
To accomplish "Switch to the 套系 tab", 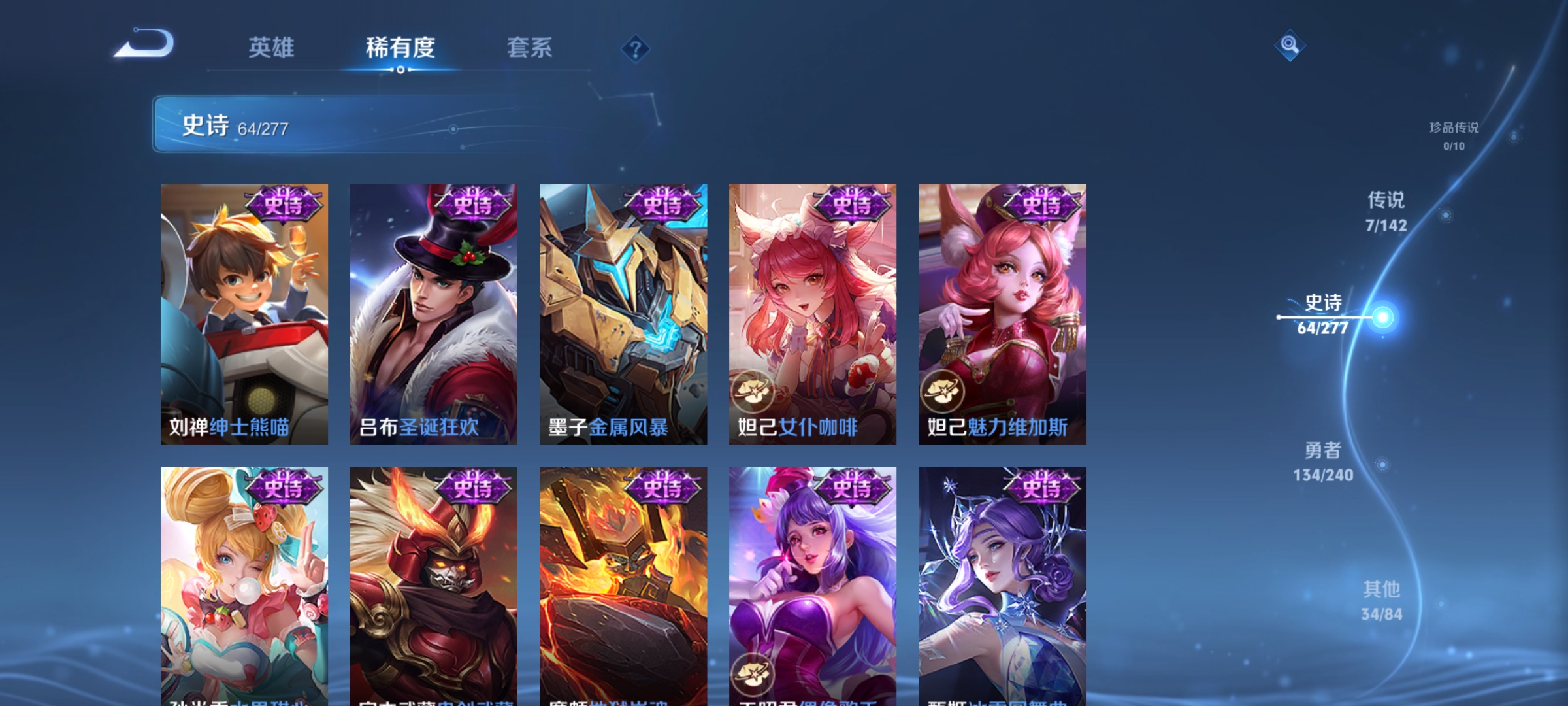I will (529, 48).
